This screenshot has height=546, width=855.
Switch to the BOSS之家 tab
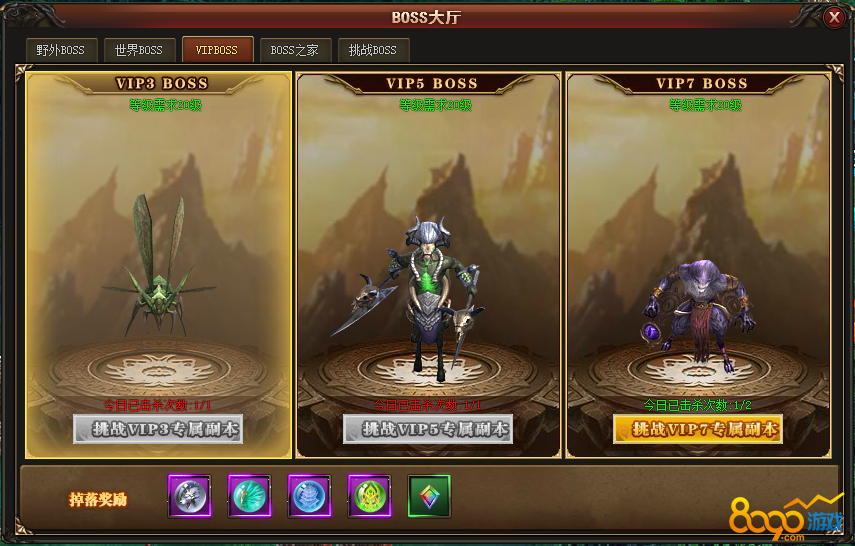click(x=295, y=50)
